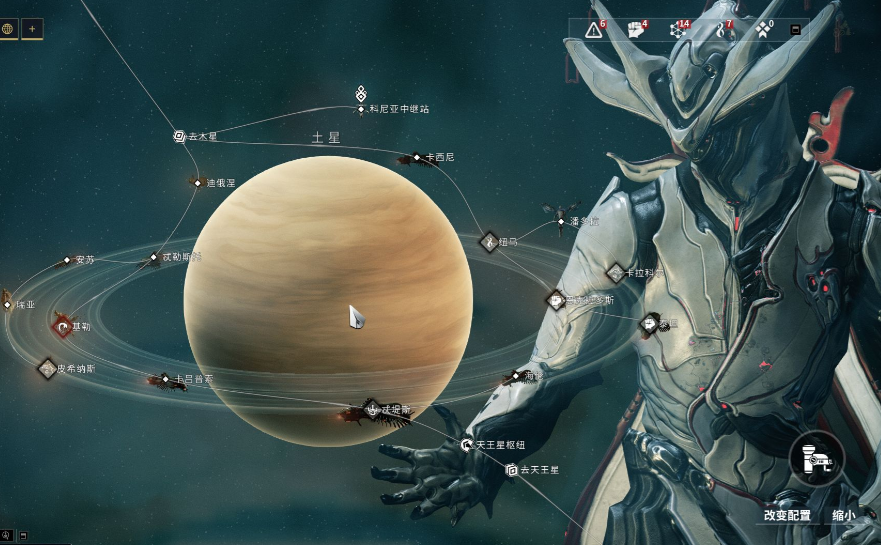The height and width of the screenshot is (545, 881).
Task: Travel to Uranus via 去天王星 node
Action: click(x=512, y=469)
